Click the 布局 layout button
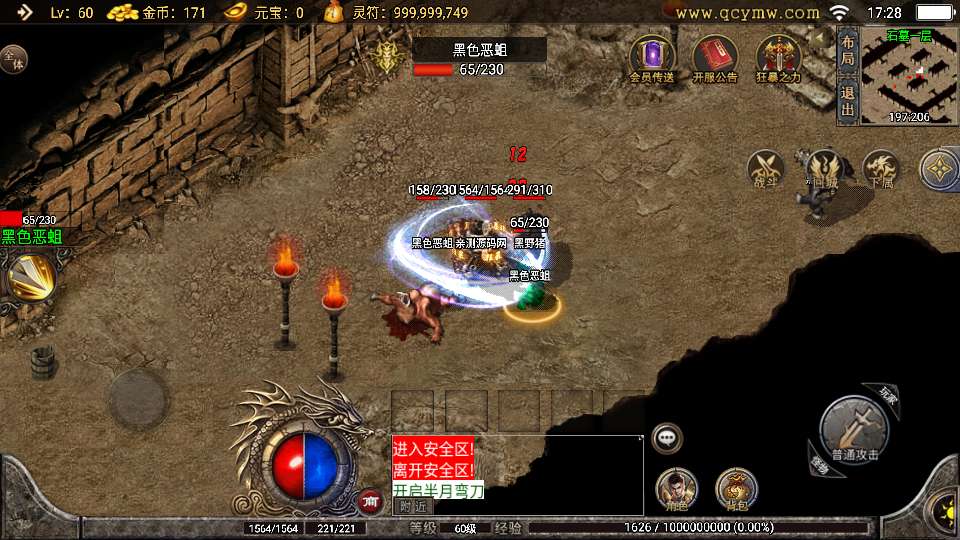 (847, 49)
